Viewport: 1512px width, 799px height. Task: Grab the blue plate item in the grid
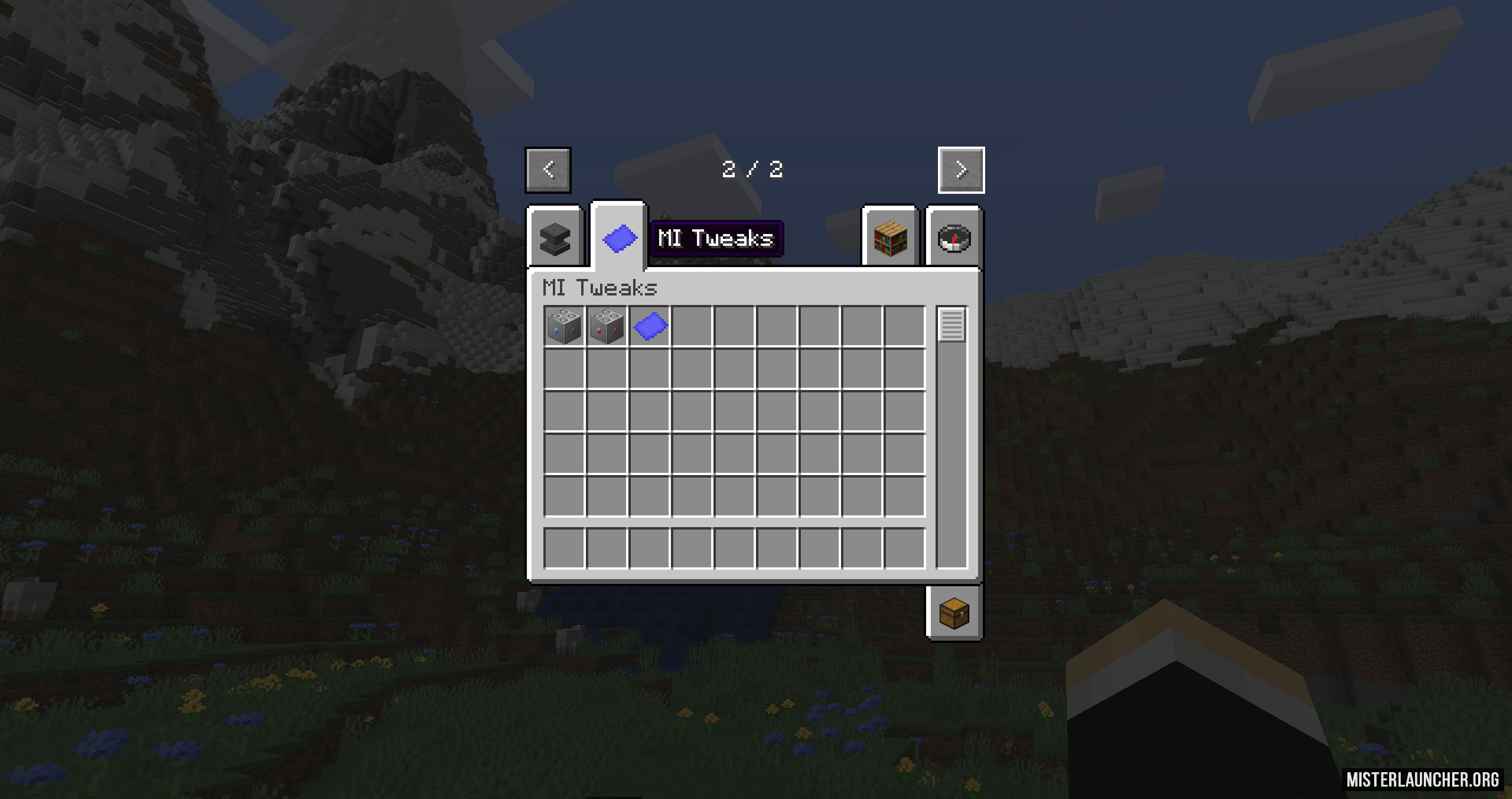tap(650, 326)
